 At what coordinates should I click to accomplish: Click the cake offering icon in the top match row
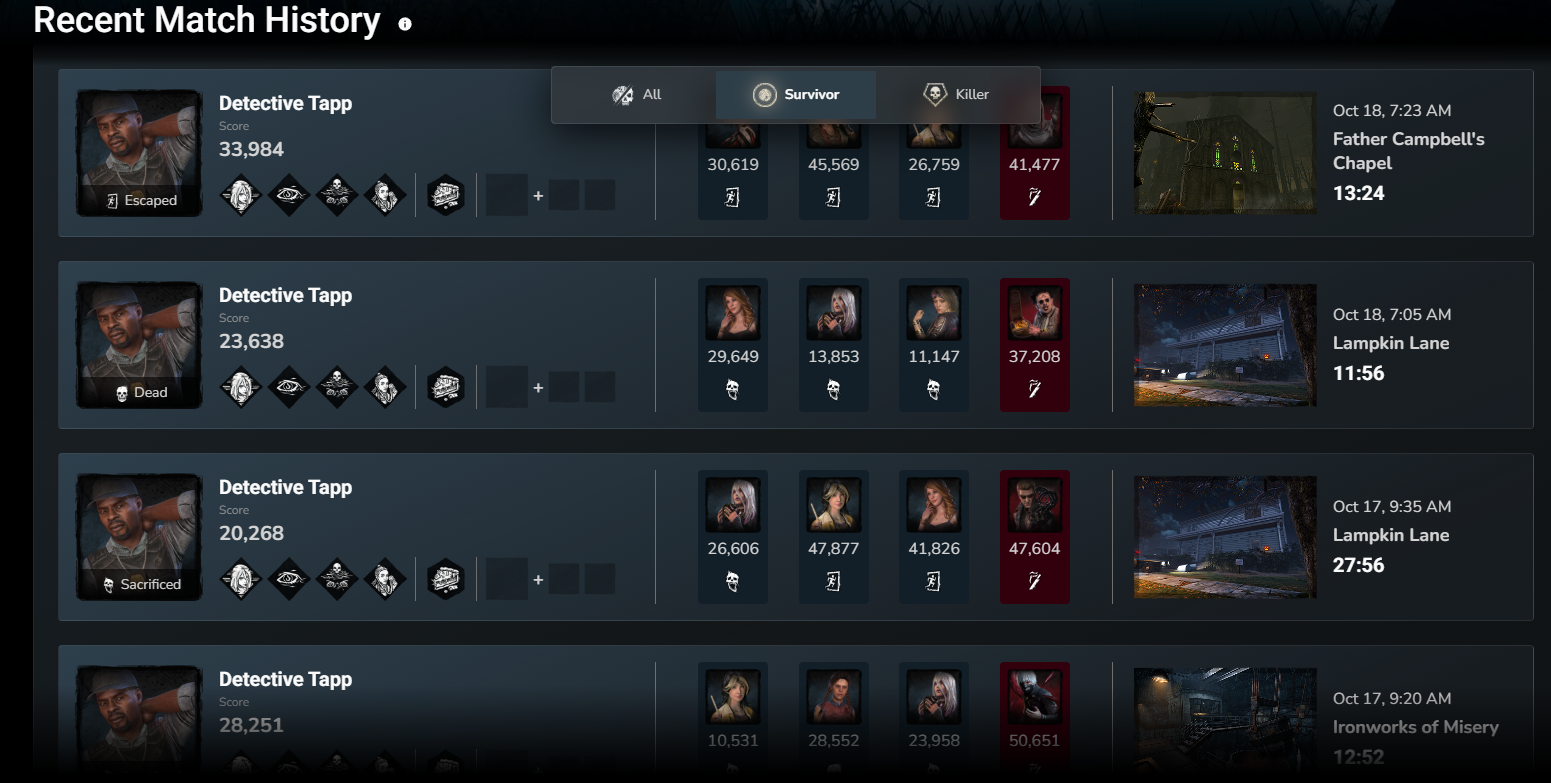(x=444, y=195)
